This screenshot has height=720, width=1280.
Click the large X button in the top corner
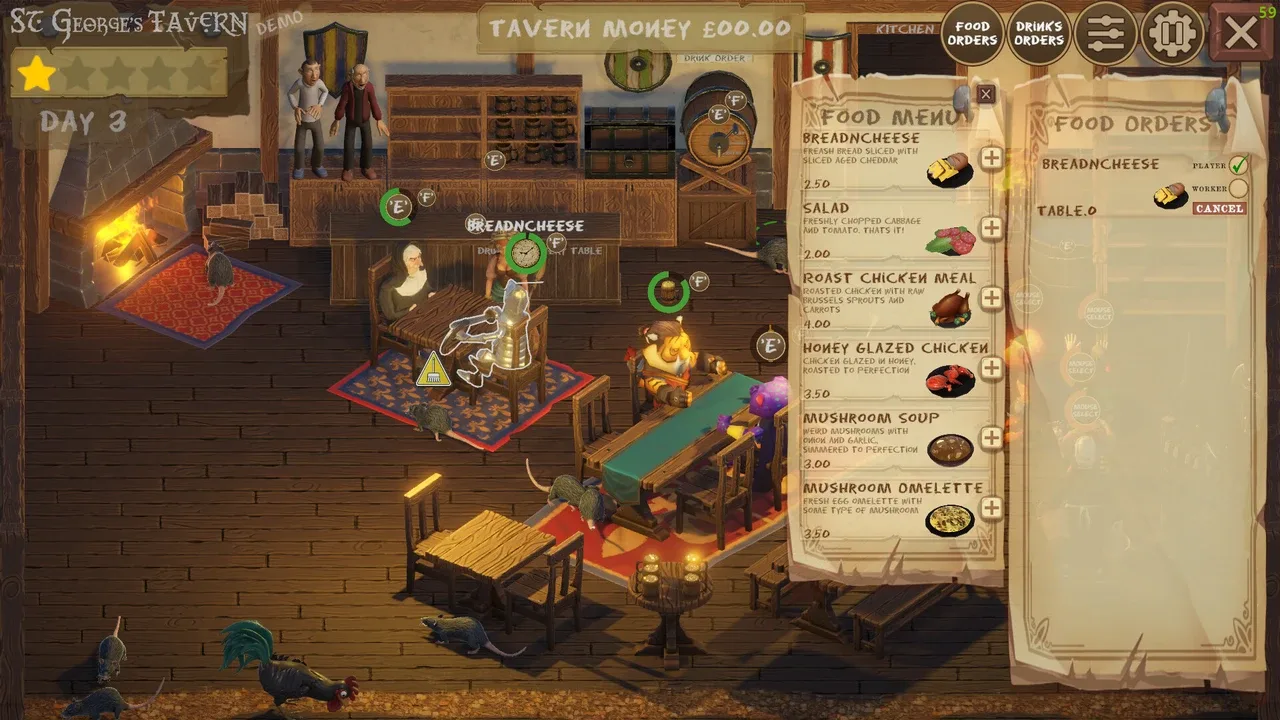pos(1241,33)
